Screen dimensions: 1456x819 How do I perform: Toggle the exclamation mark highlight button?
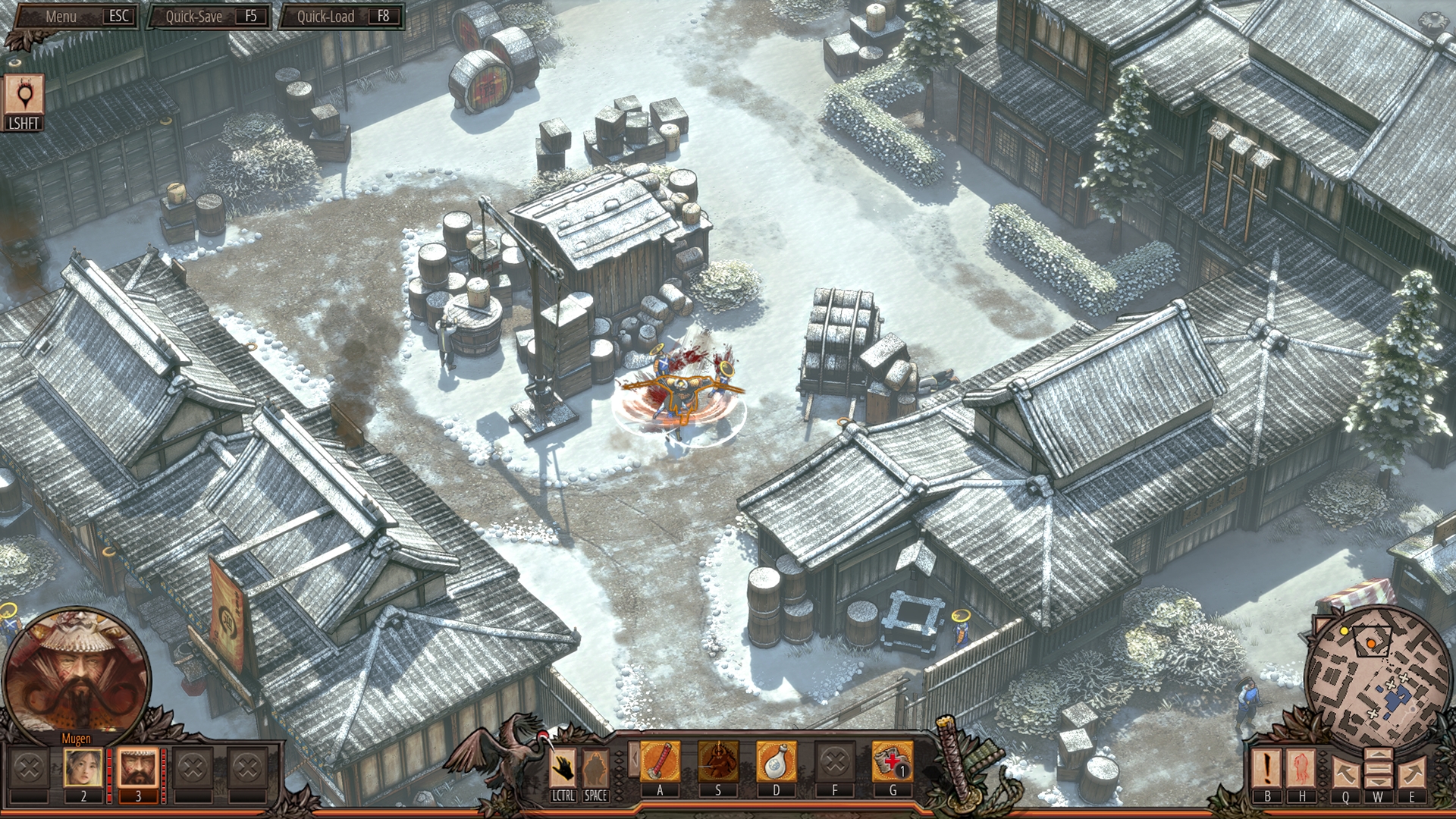[x=1267, y=767]
